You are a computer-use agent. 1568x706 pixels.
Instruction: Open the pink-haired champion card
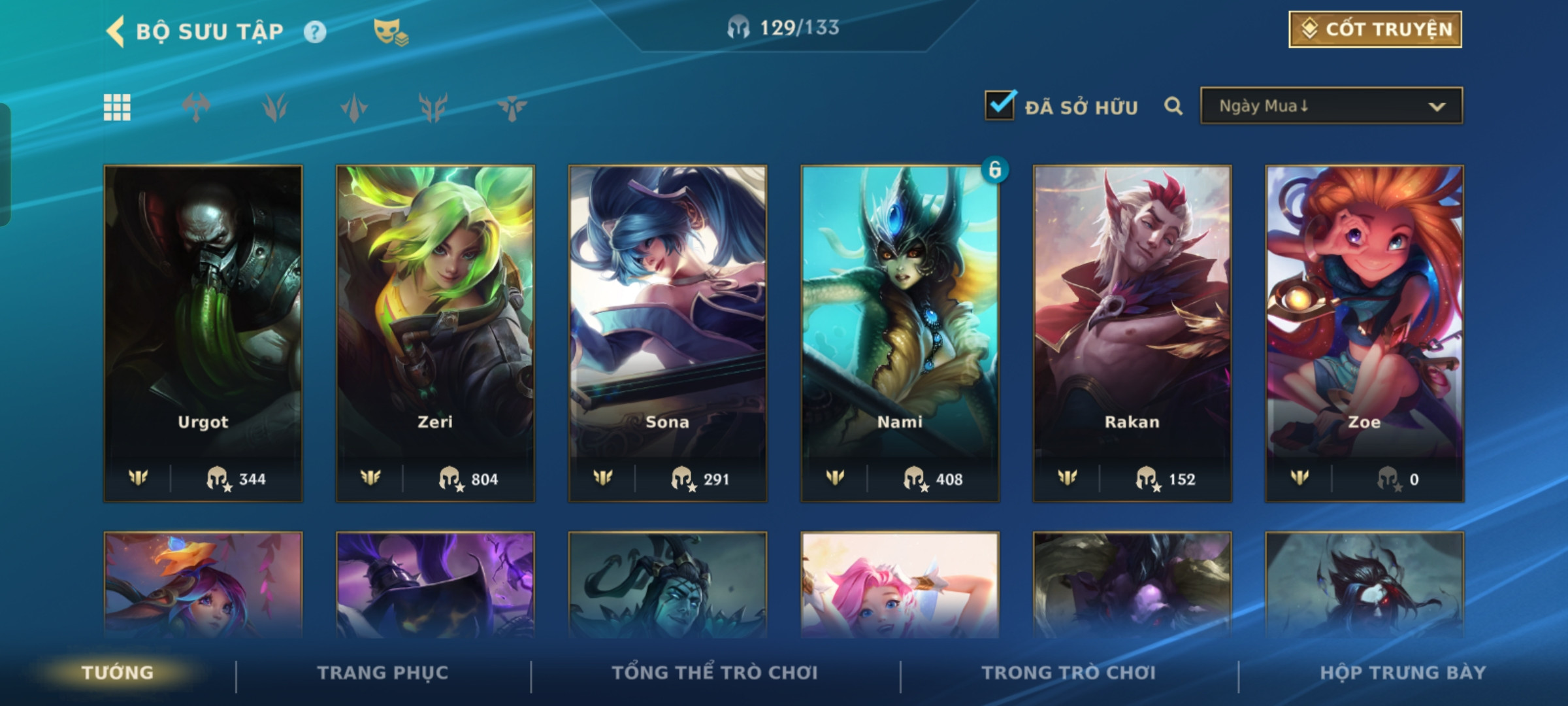(900, 585)
